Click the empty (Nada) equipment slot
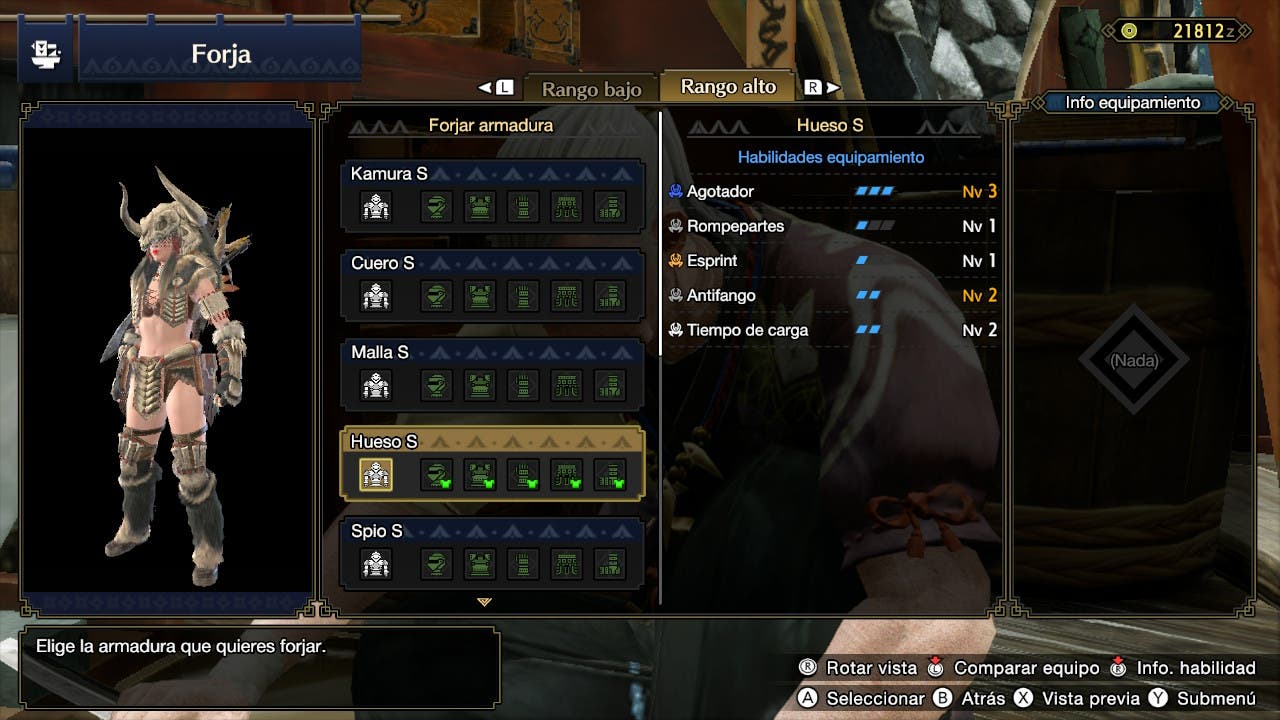 point(1133,360)
